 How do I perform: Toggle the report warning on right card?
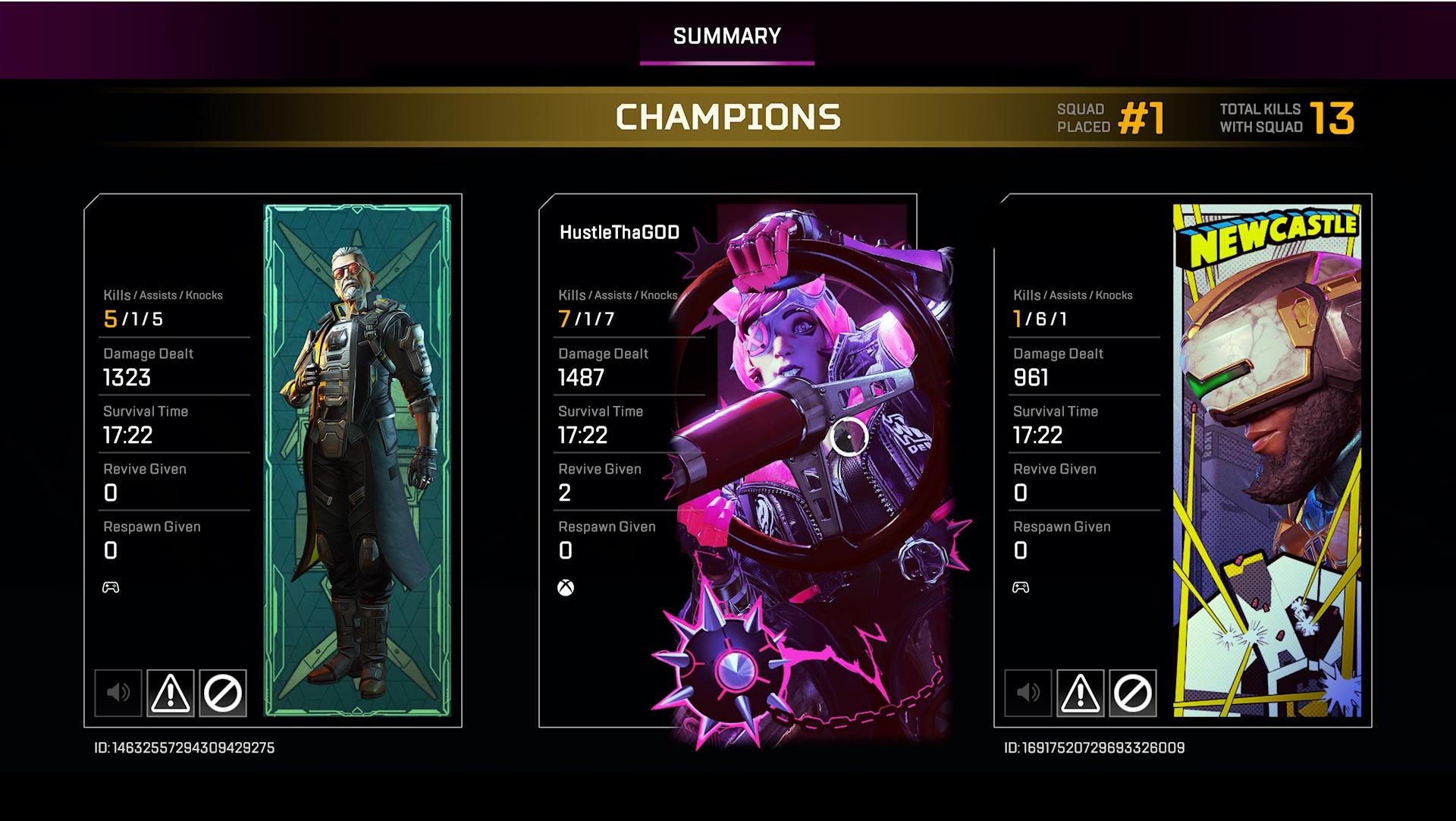tap(1082, 694)
